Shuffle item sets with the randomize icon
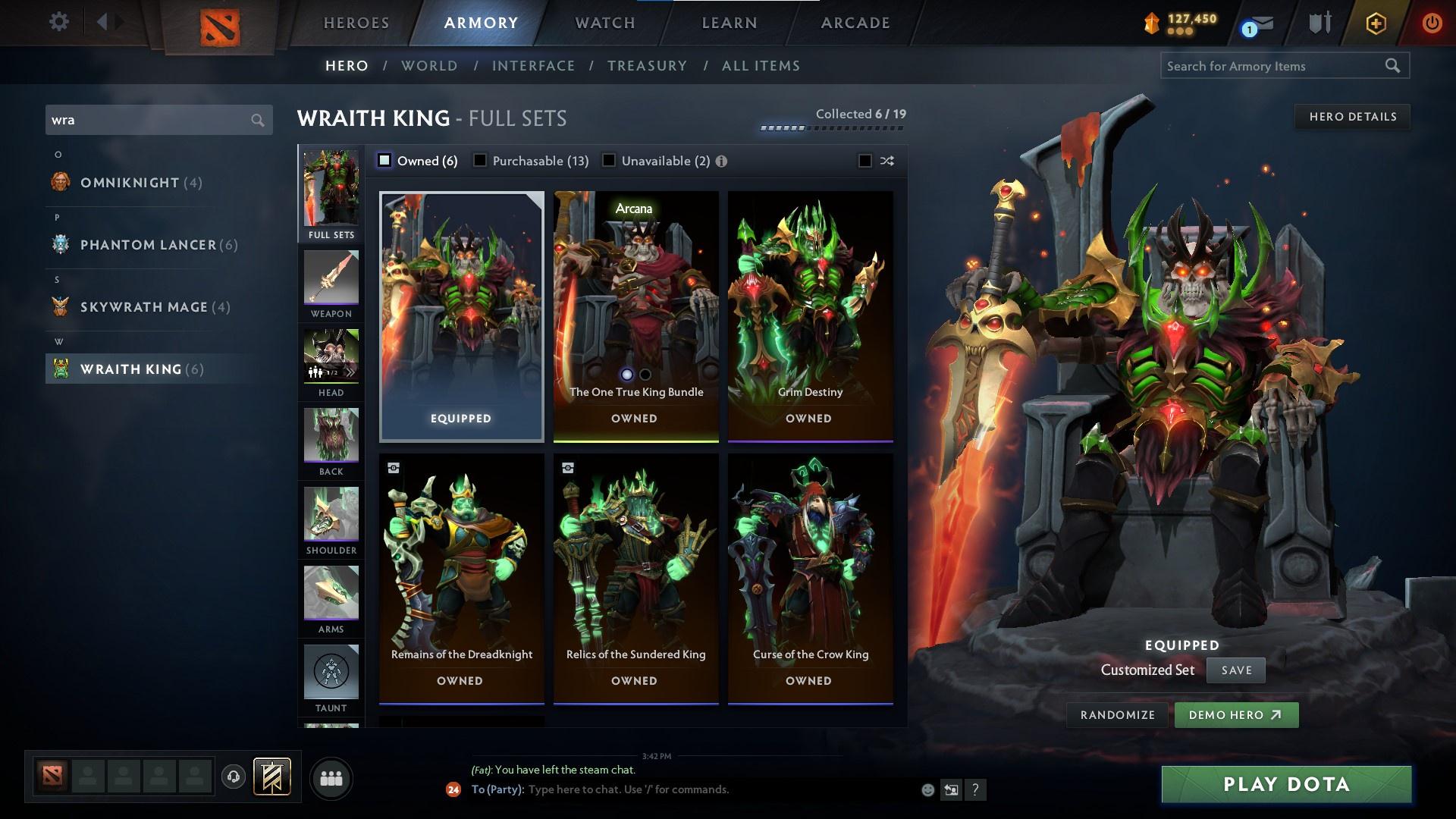 coord(886,161)
